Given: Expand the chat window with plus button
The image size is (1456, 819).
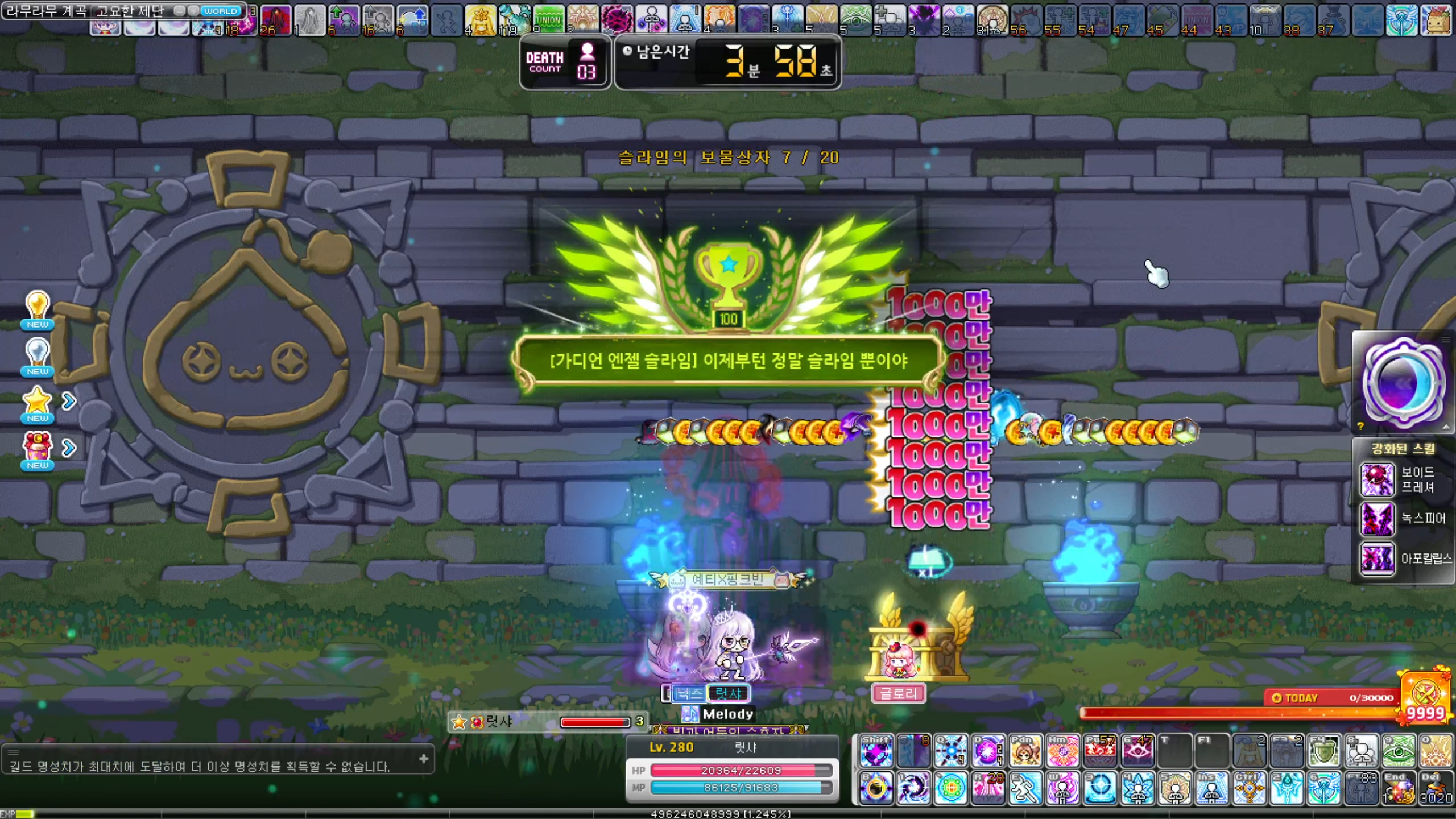Looking at the screenshot, I should [424, 759].
